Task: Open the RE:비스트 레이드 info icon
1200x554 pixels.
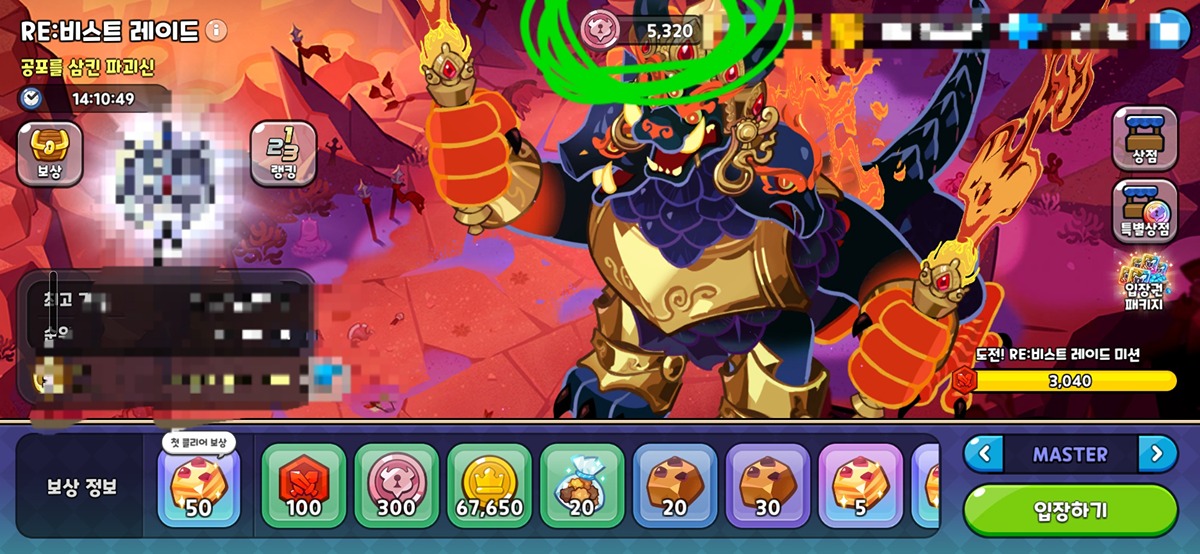Action: pyautogui.click(x=216, y=30)
